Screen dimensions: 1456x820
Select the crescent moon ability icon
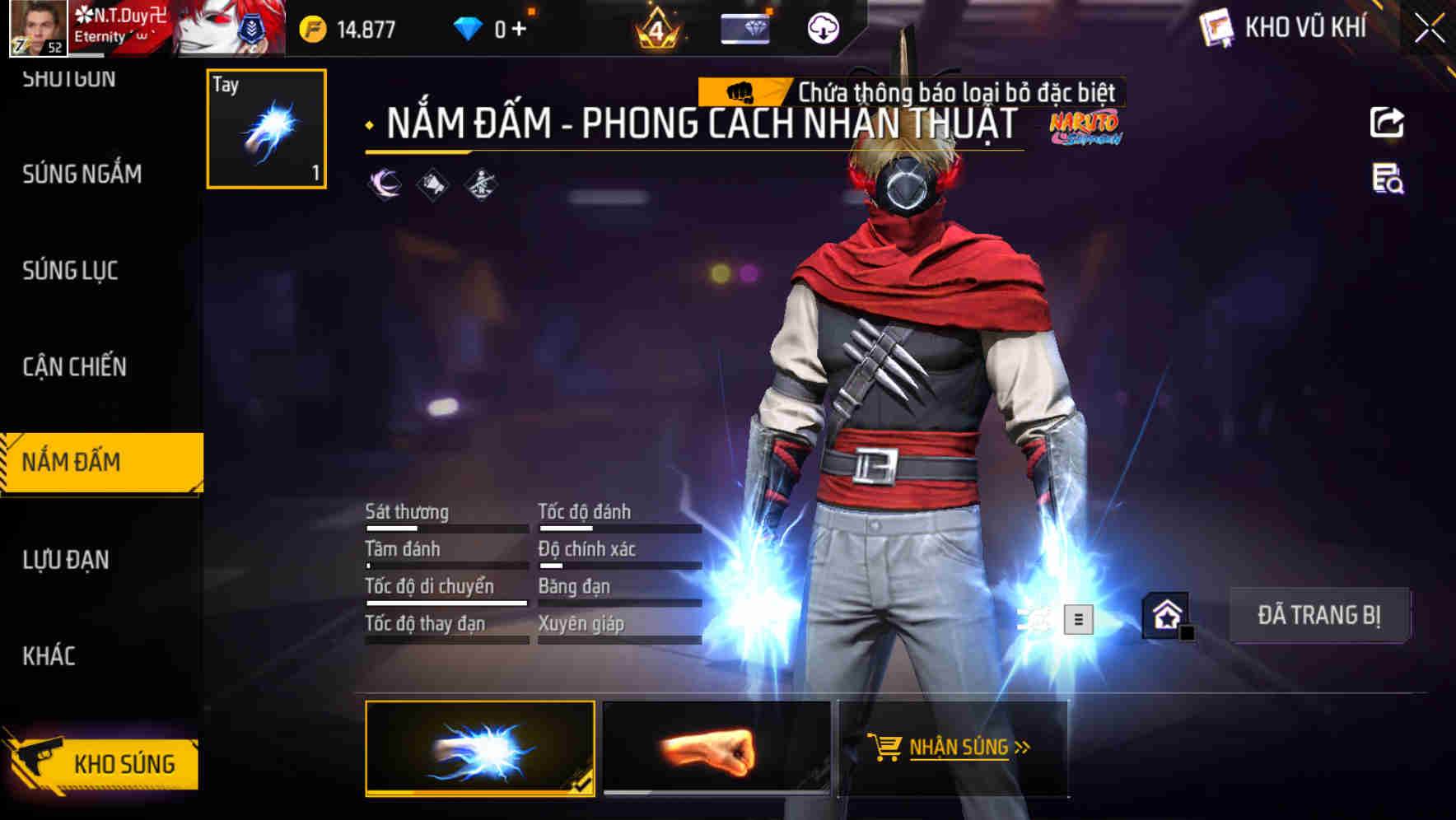pyautogui.click(x=382, y=183)
